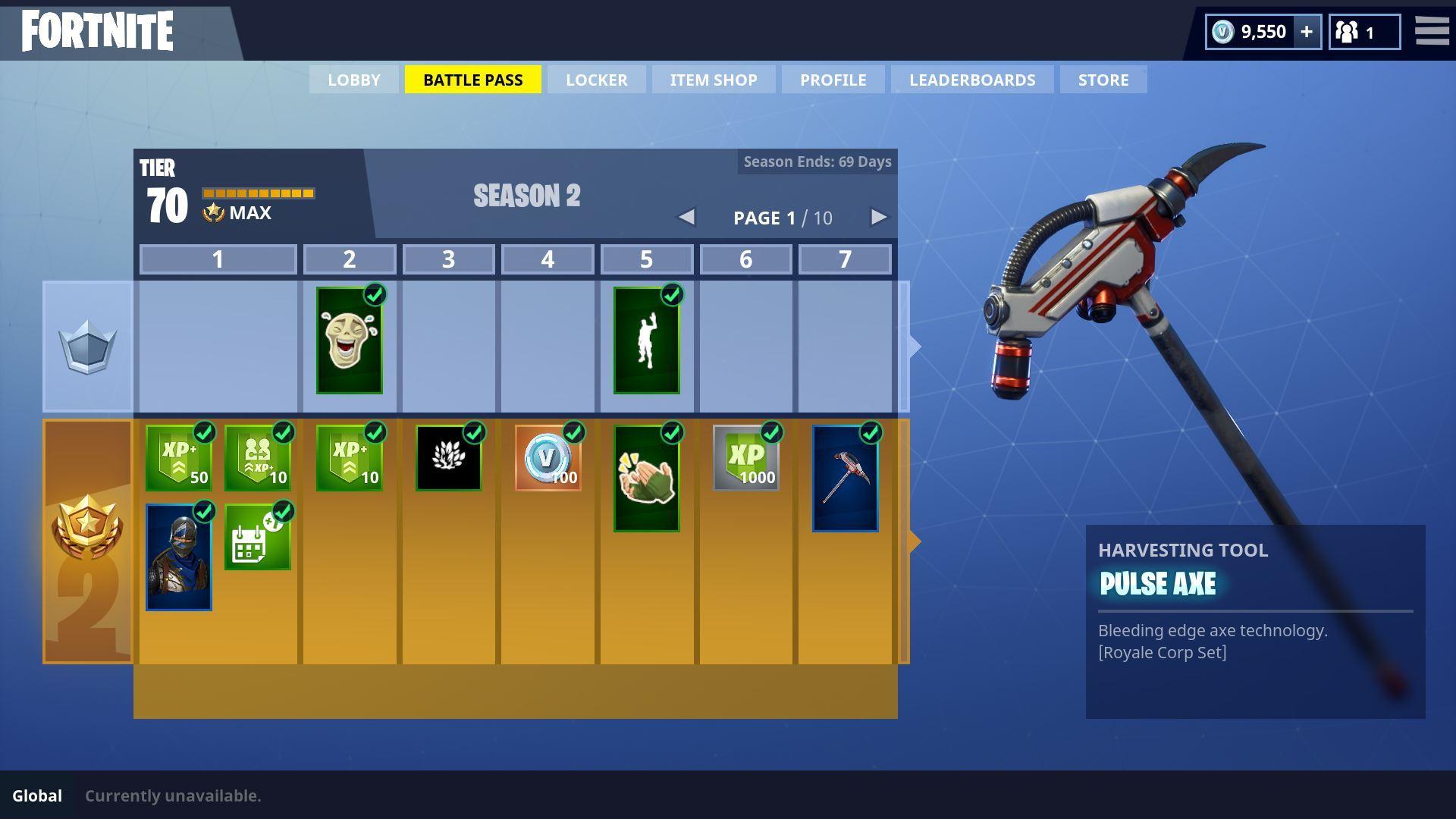
Task: Select the Global chat tab
Action: (38, 795)
